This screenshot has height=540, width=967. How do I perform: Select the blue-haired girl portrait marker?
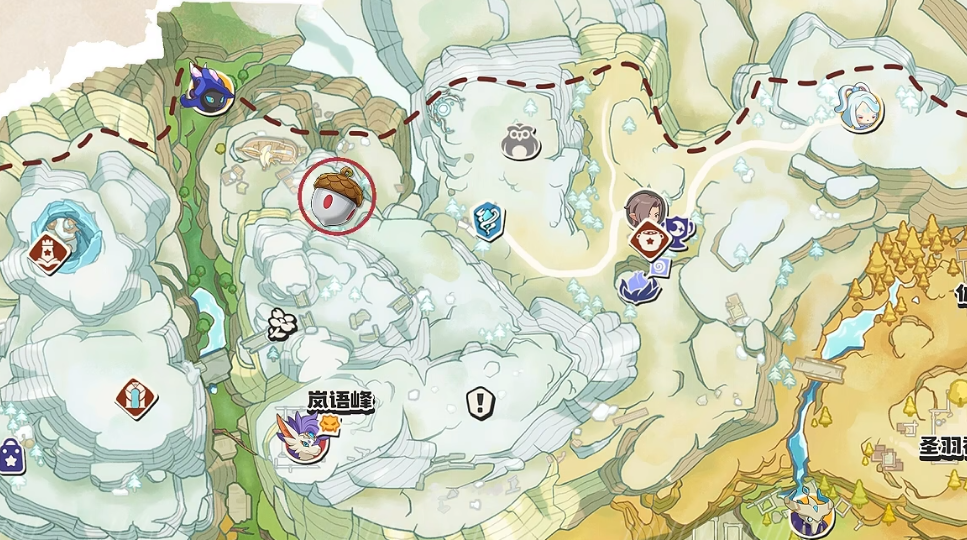click(857, 108)
